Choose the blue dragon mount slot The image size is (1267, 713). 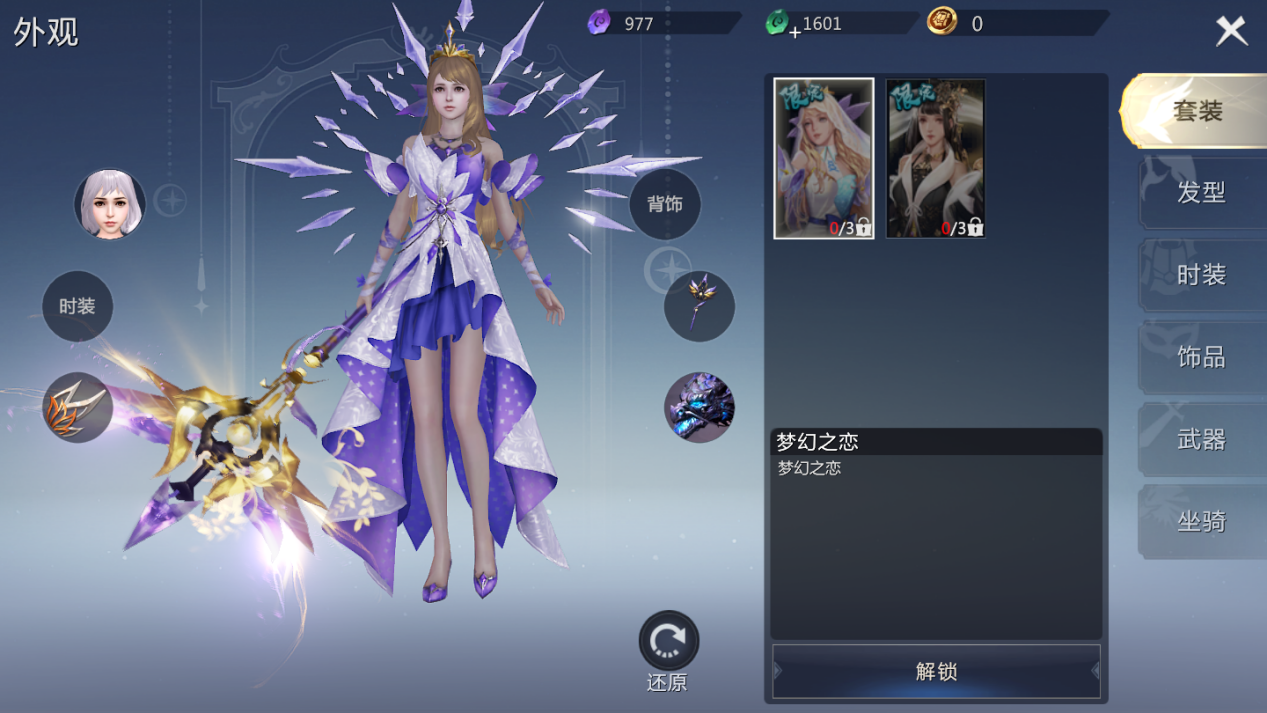[x=699, y=407]
